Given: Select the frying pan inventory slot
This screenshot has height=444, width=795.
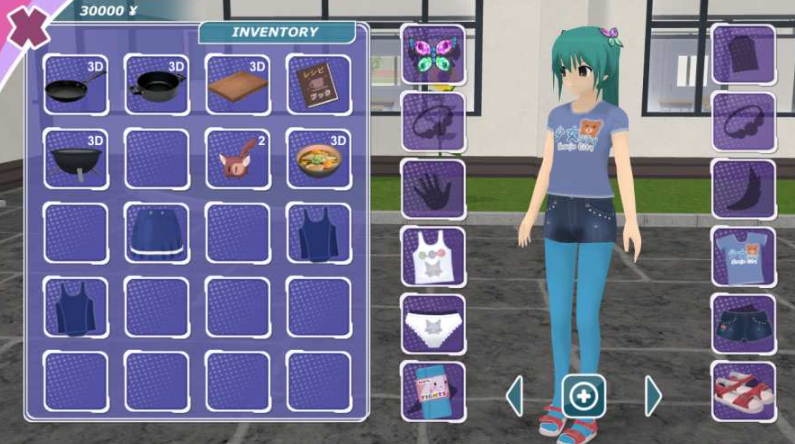Looking at the screenshot, I should pos(76,85).
